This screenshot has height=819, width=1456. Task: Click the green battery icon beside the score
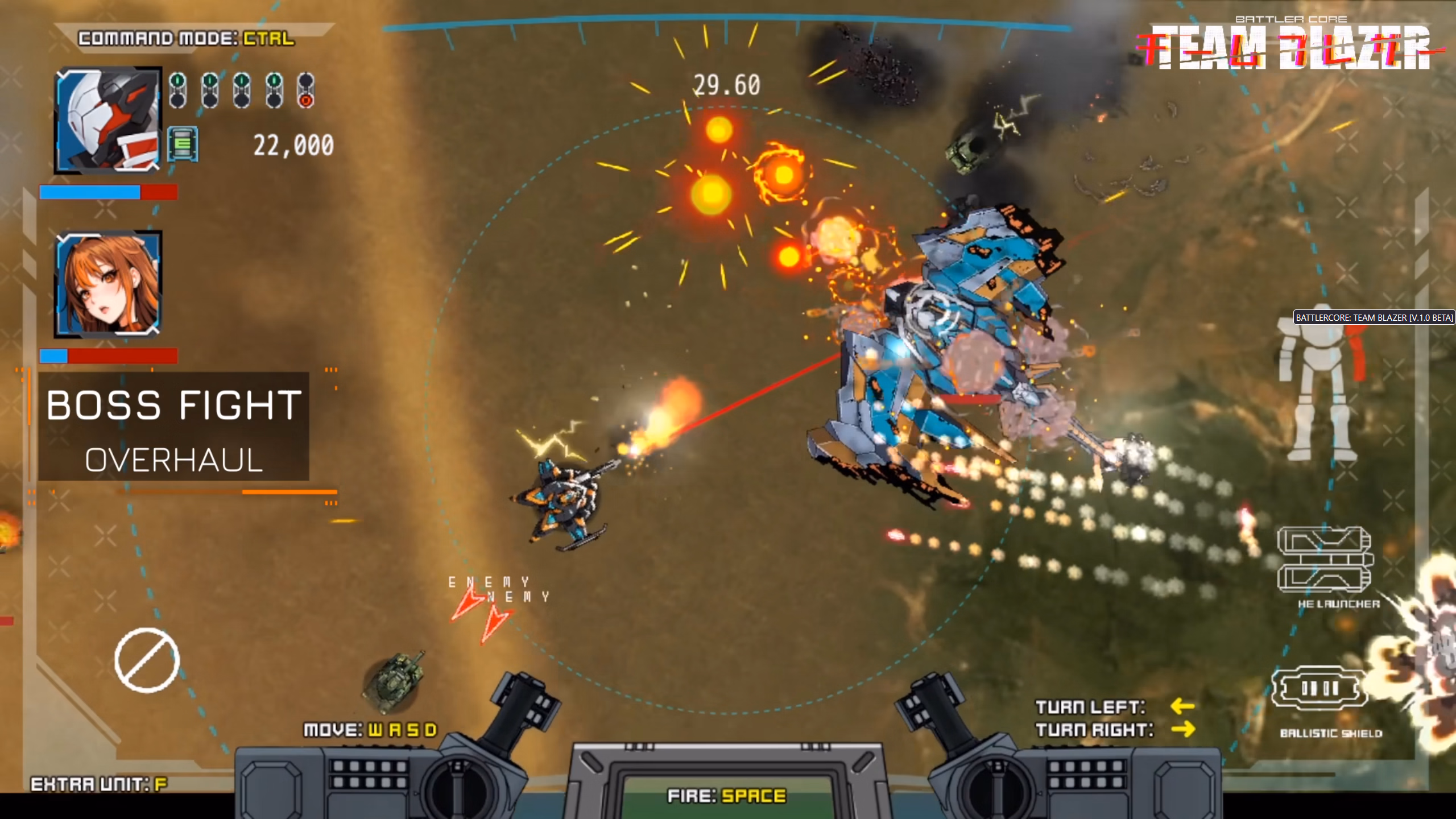tap(183, 144)
